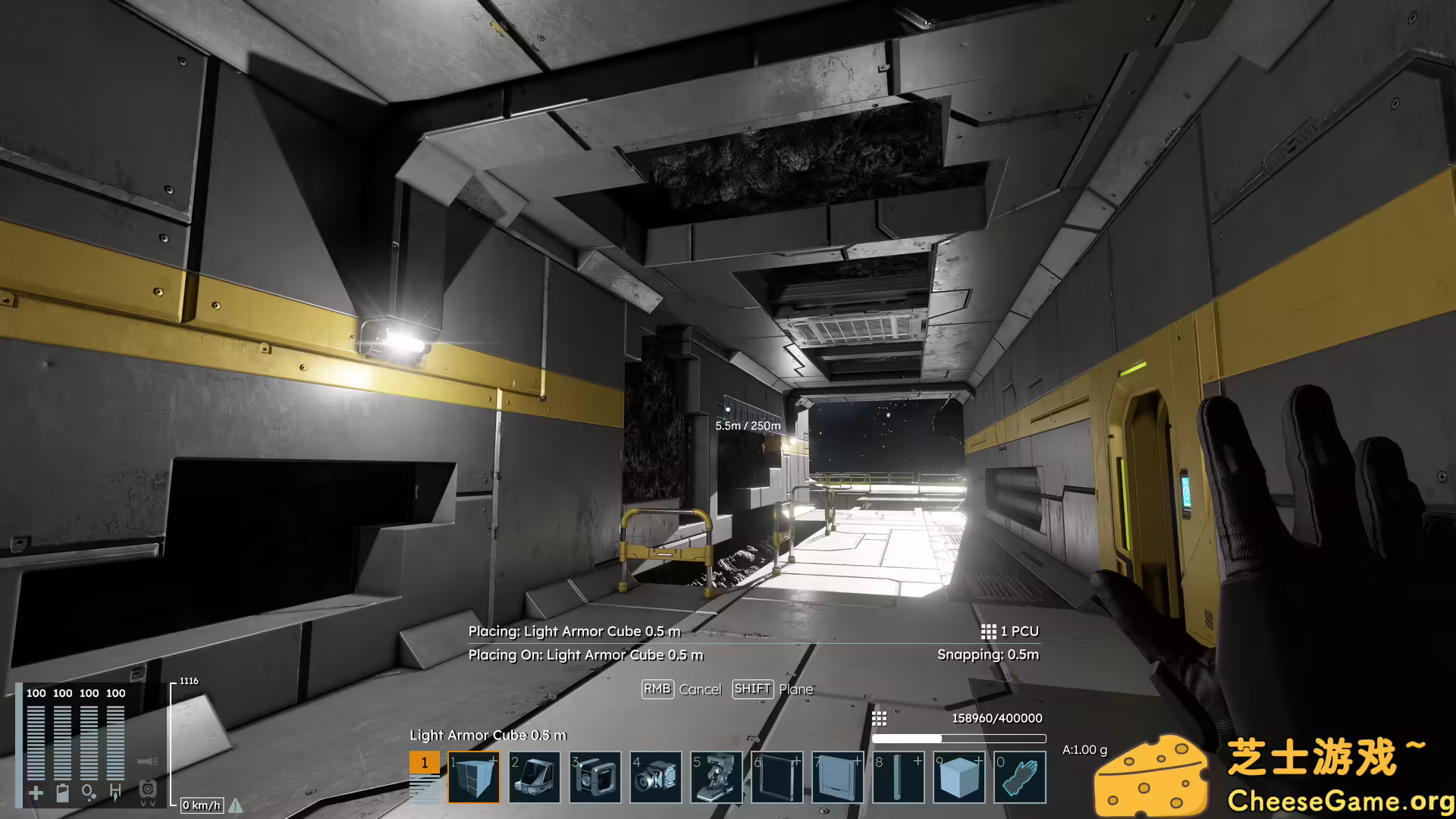Screen dimensions: 1456x819
Task: Select the camera block in slot 4
Action: [x=657, y=777]
